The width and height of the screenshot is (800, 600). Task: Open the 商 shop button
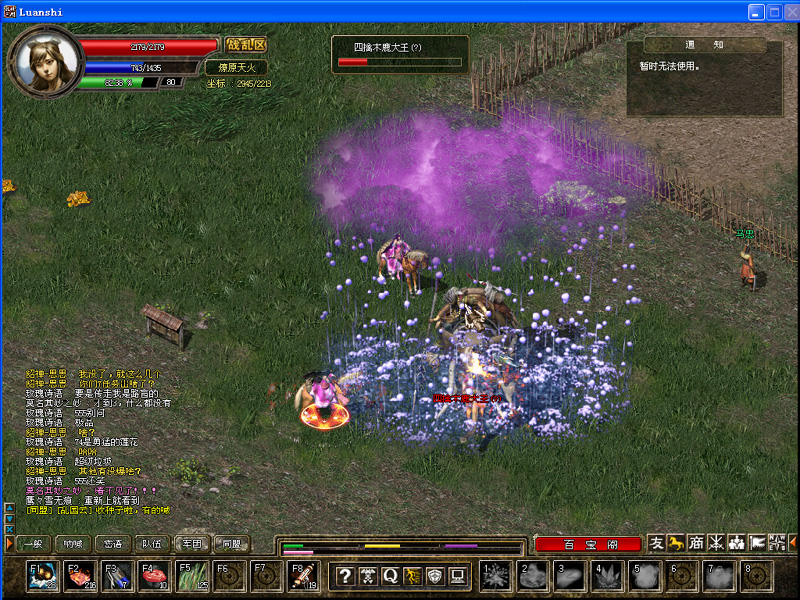[x=696, y=543]
